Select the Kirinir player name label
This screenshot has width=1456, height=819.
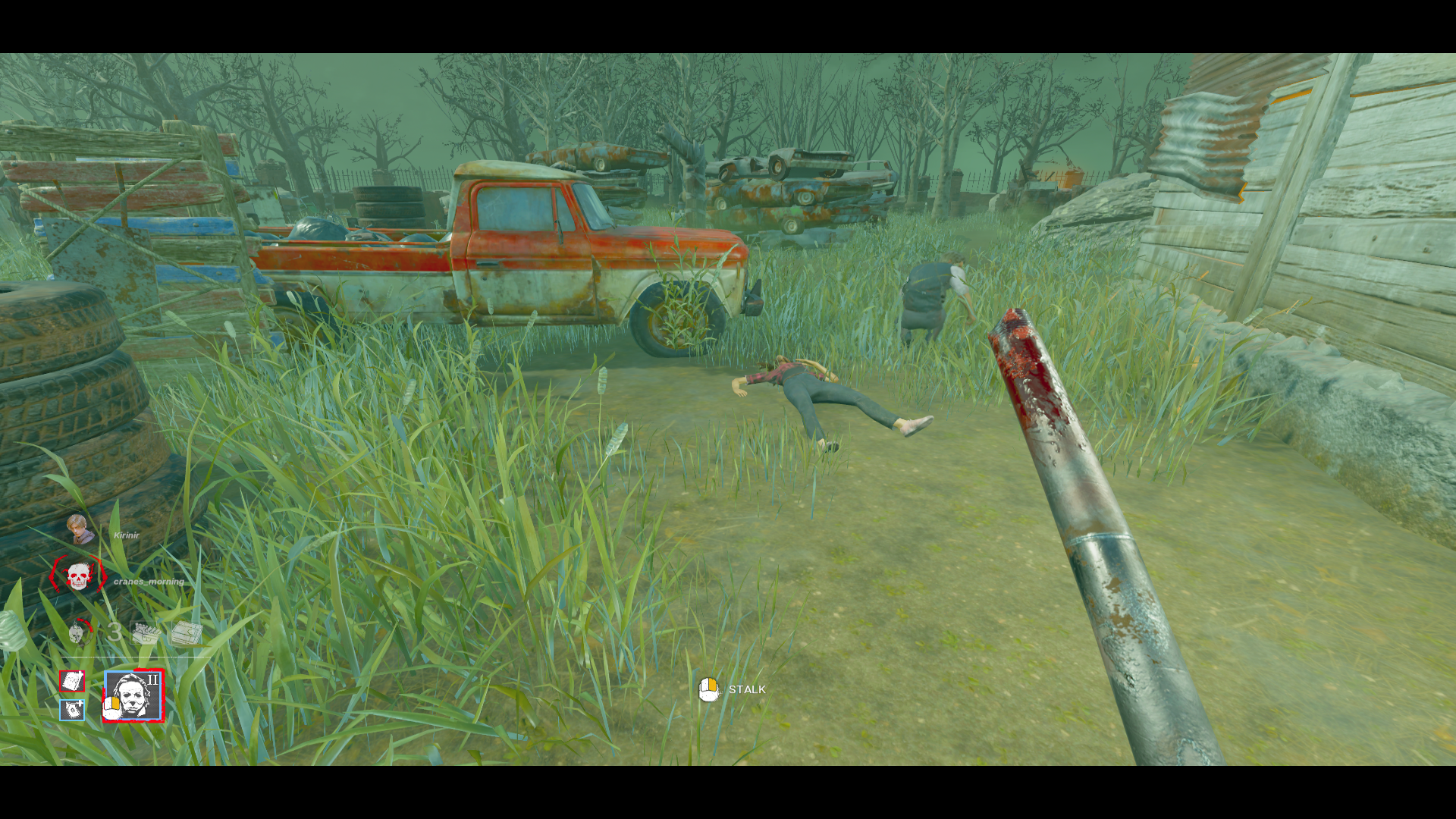(127, 536)
